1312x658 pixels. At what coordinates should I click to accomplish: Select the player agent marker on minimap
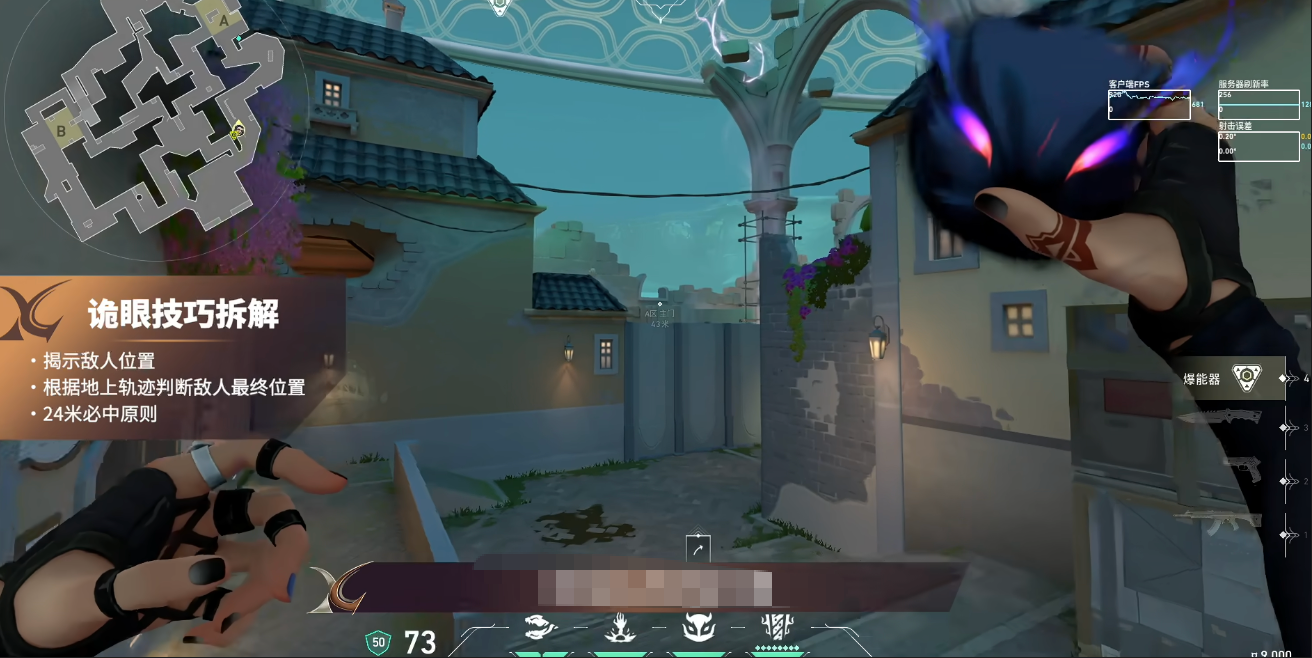[x=237, y=130]
